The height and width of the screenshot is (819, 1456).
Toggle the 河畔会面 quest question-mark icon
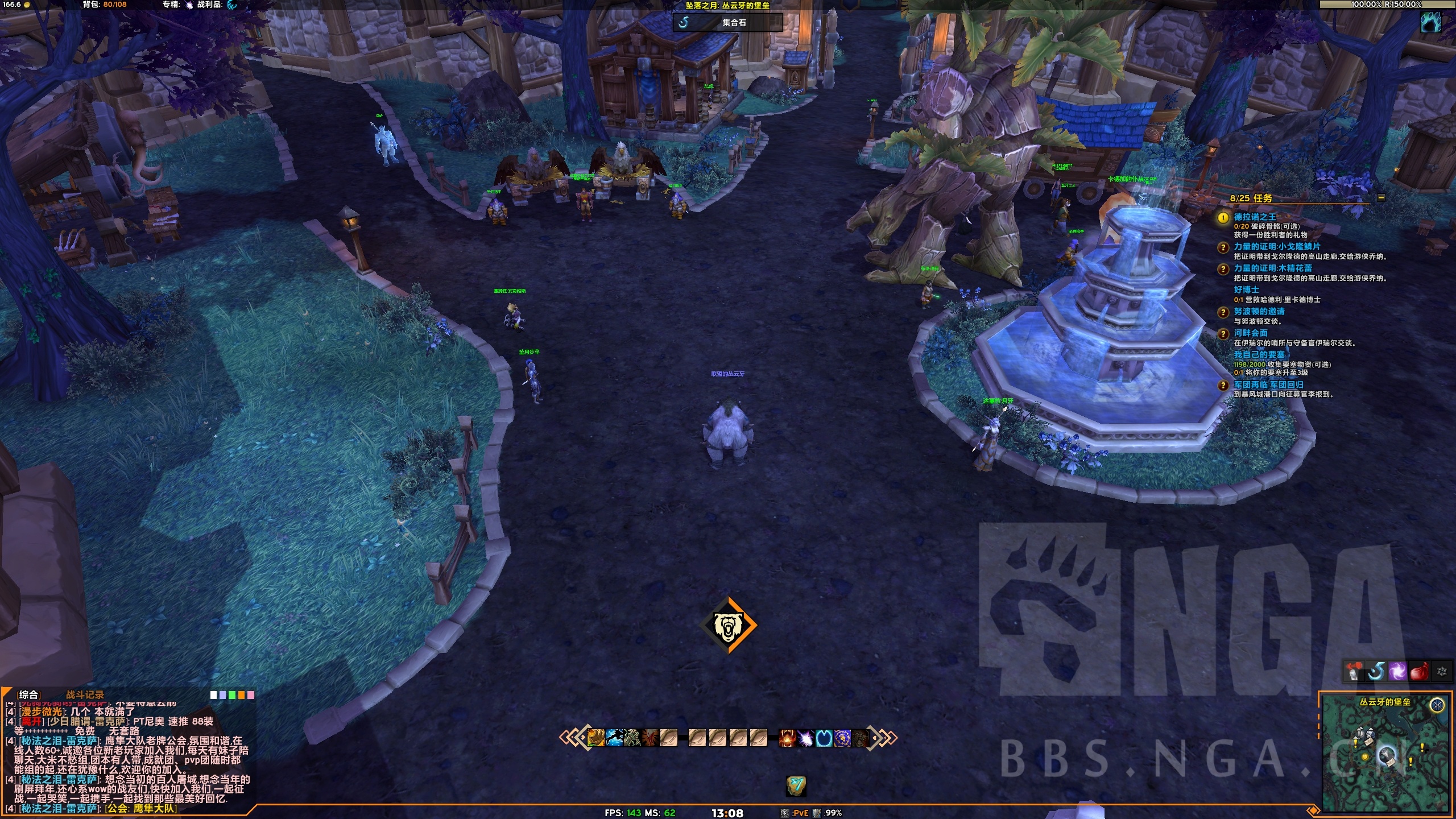click(1224, 333)
